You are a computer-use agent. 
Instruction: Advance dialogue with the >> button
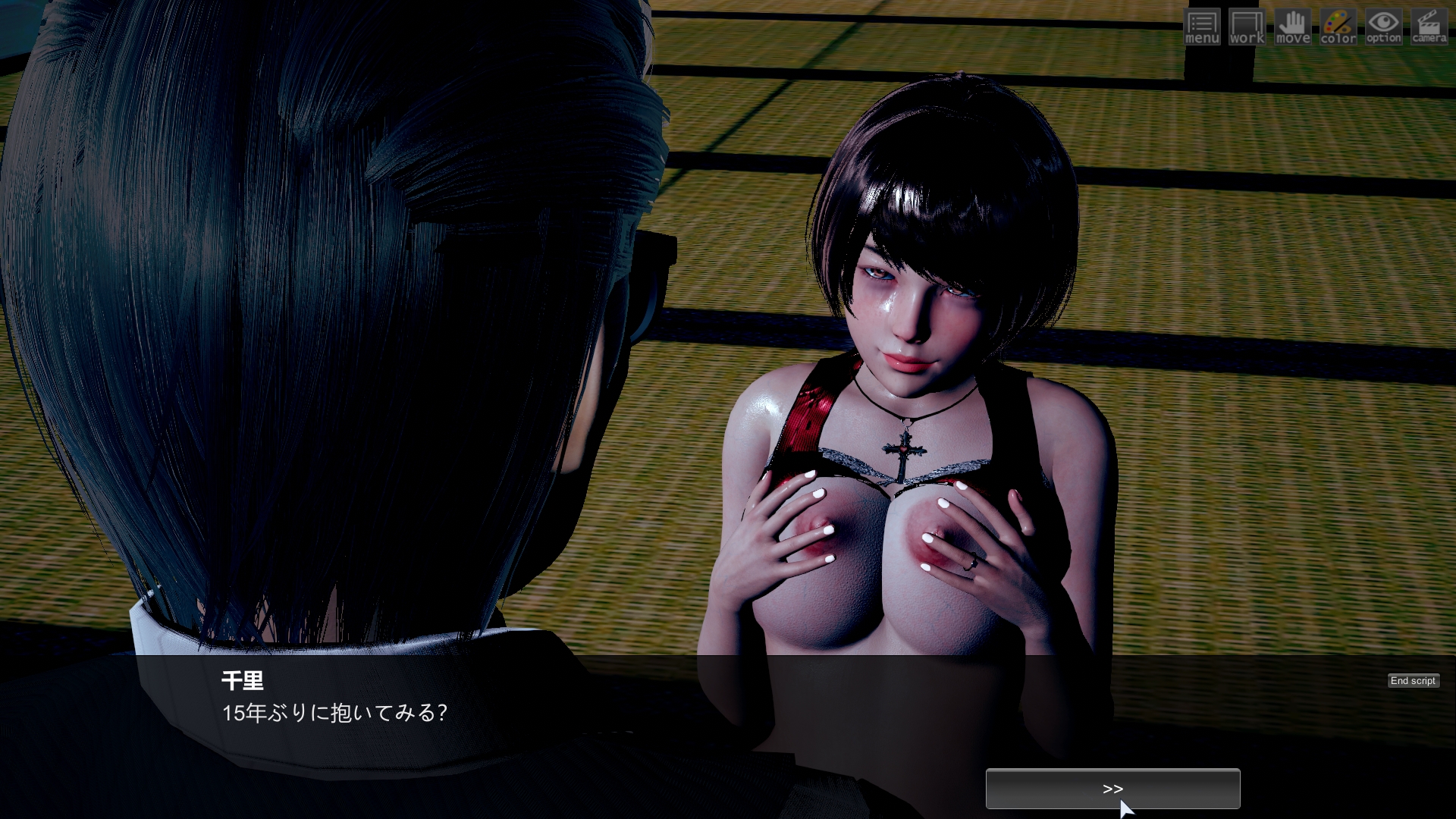[1112, 789]
